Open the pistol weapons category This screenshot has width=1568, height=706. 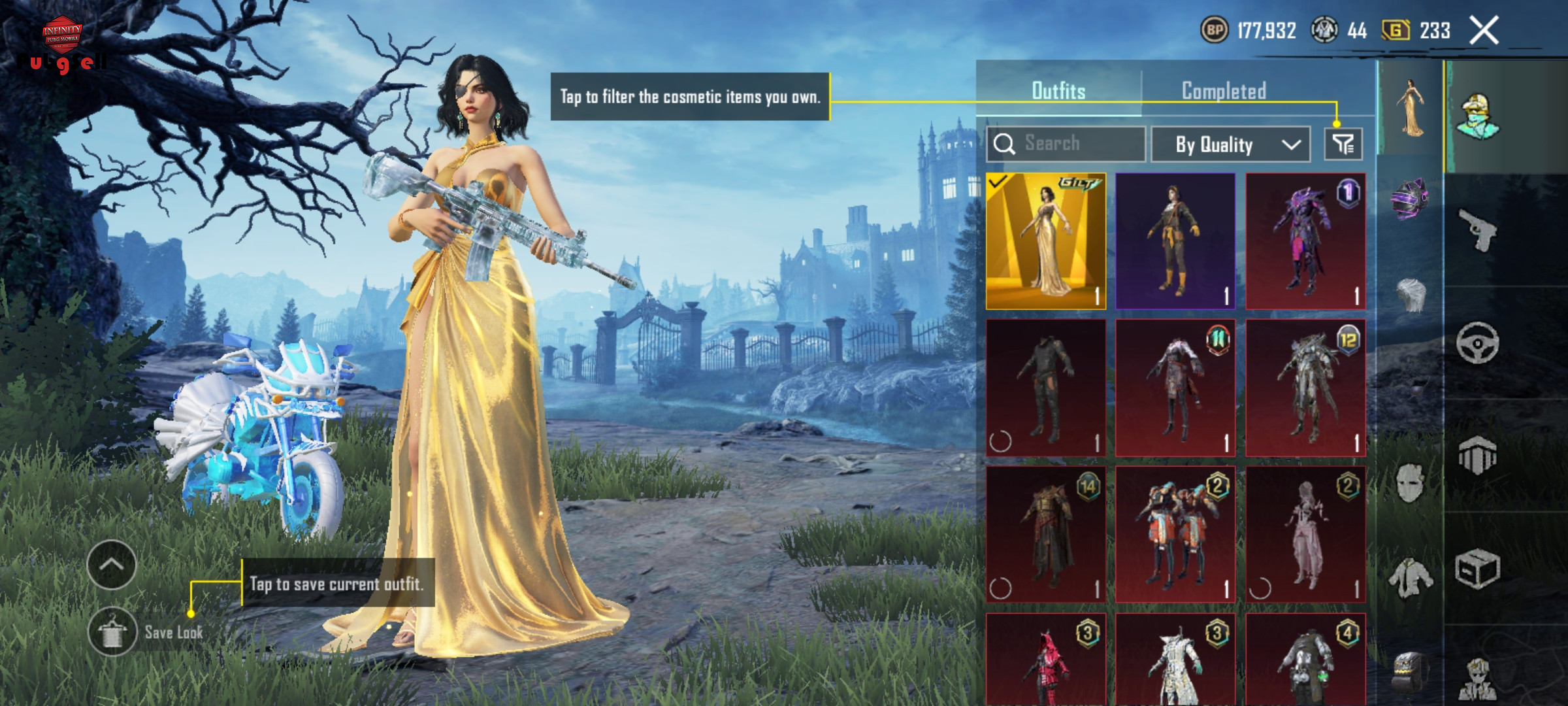click(x=1478, y=229)
